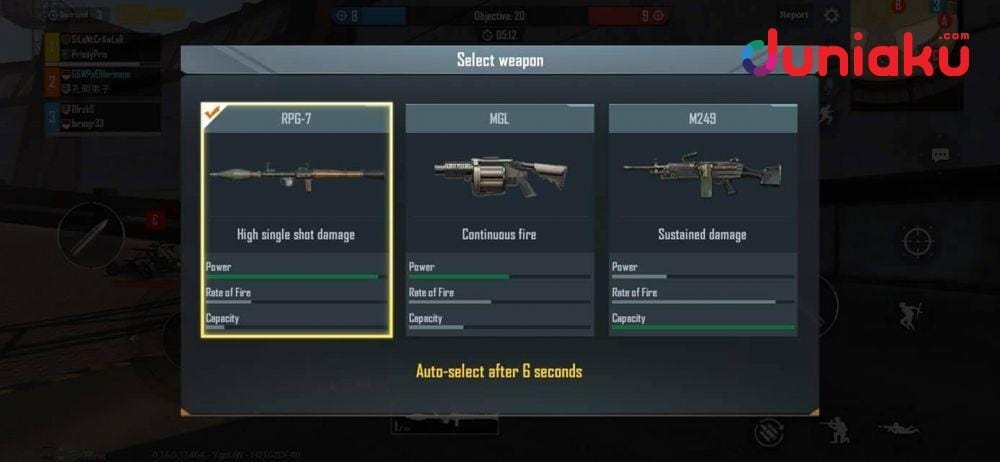Choose the MGL grenade launcher card
This screenshot has height=462, width=1000.
pyautogui.click(x=499, y=220)
